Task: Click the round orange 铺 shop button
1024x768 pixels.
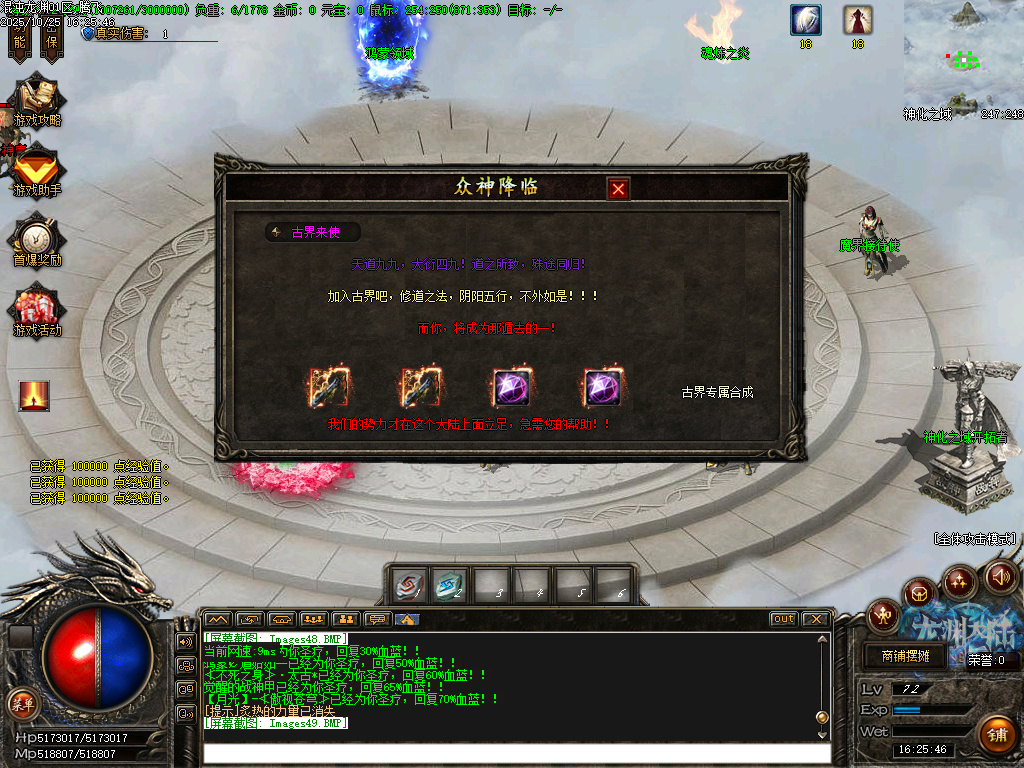Action: (x=996, y=735)
